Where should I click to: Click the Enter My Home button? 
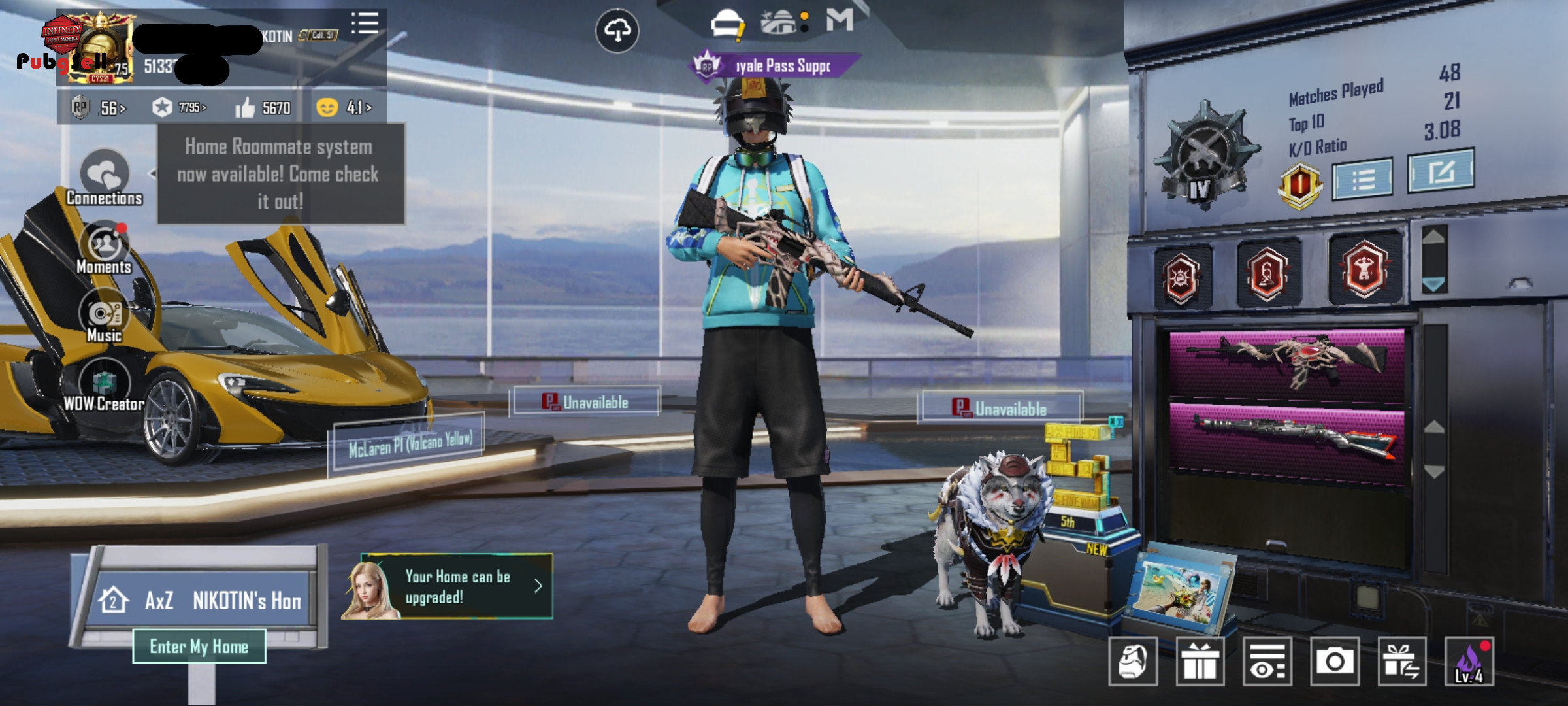pos(199,647)
